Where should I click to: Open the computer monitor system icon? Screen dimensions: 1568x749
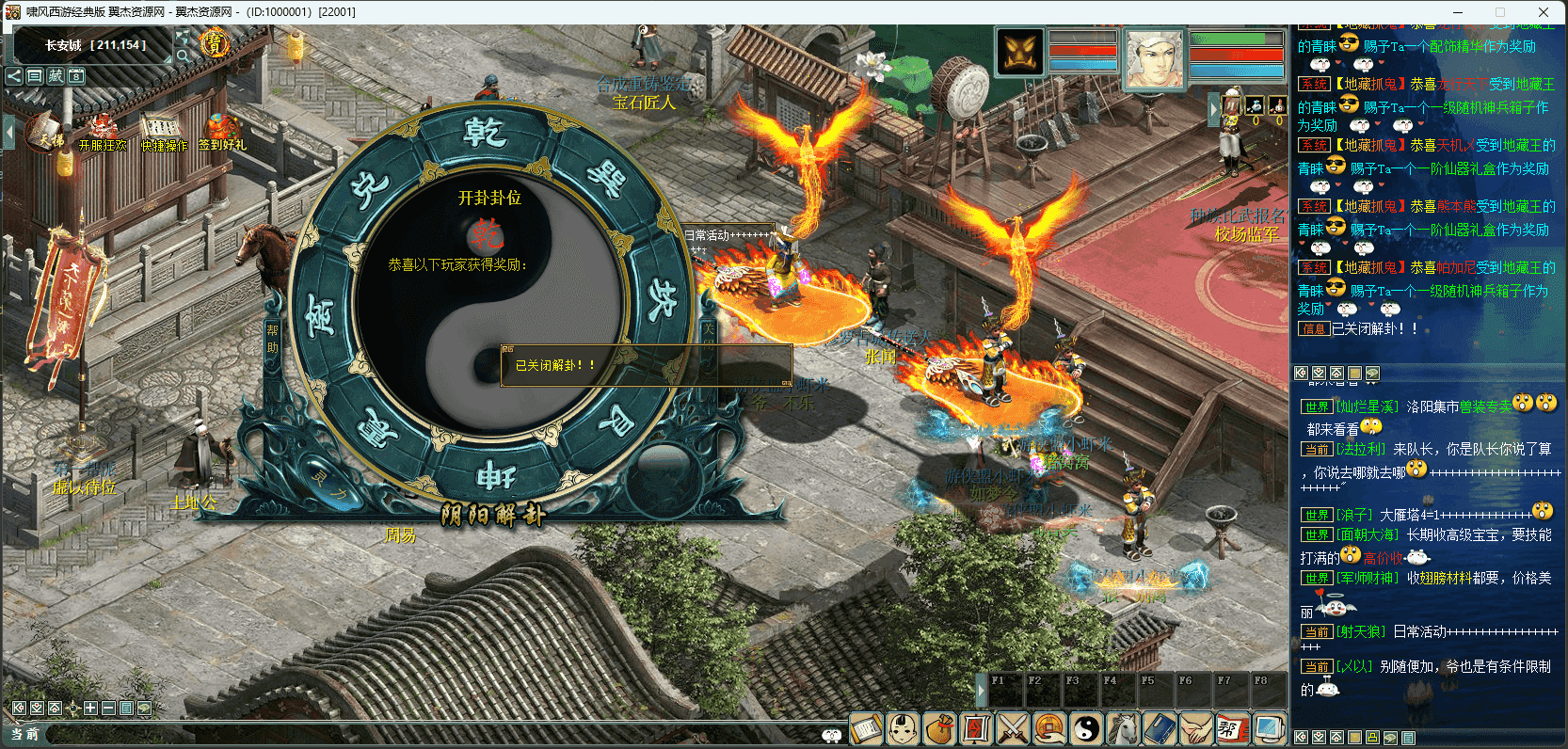point(1269,728)
